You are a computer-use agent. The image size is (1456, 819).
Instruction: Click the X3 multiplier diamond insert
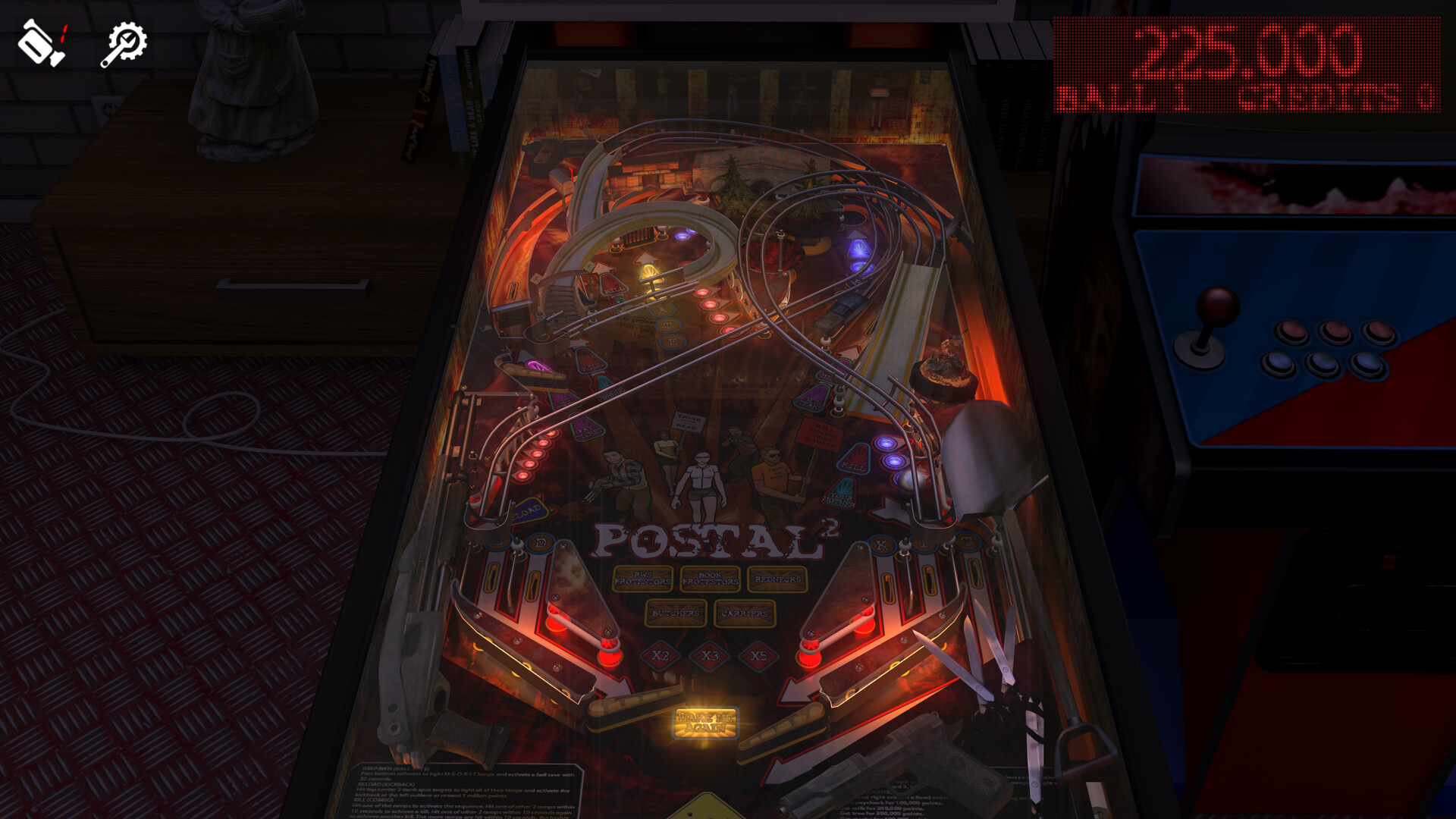coord(711,655)
